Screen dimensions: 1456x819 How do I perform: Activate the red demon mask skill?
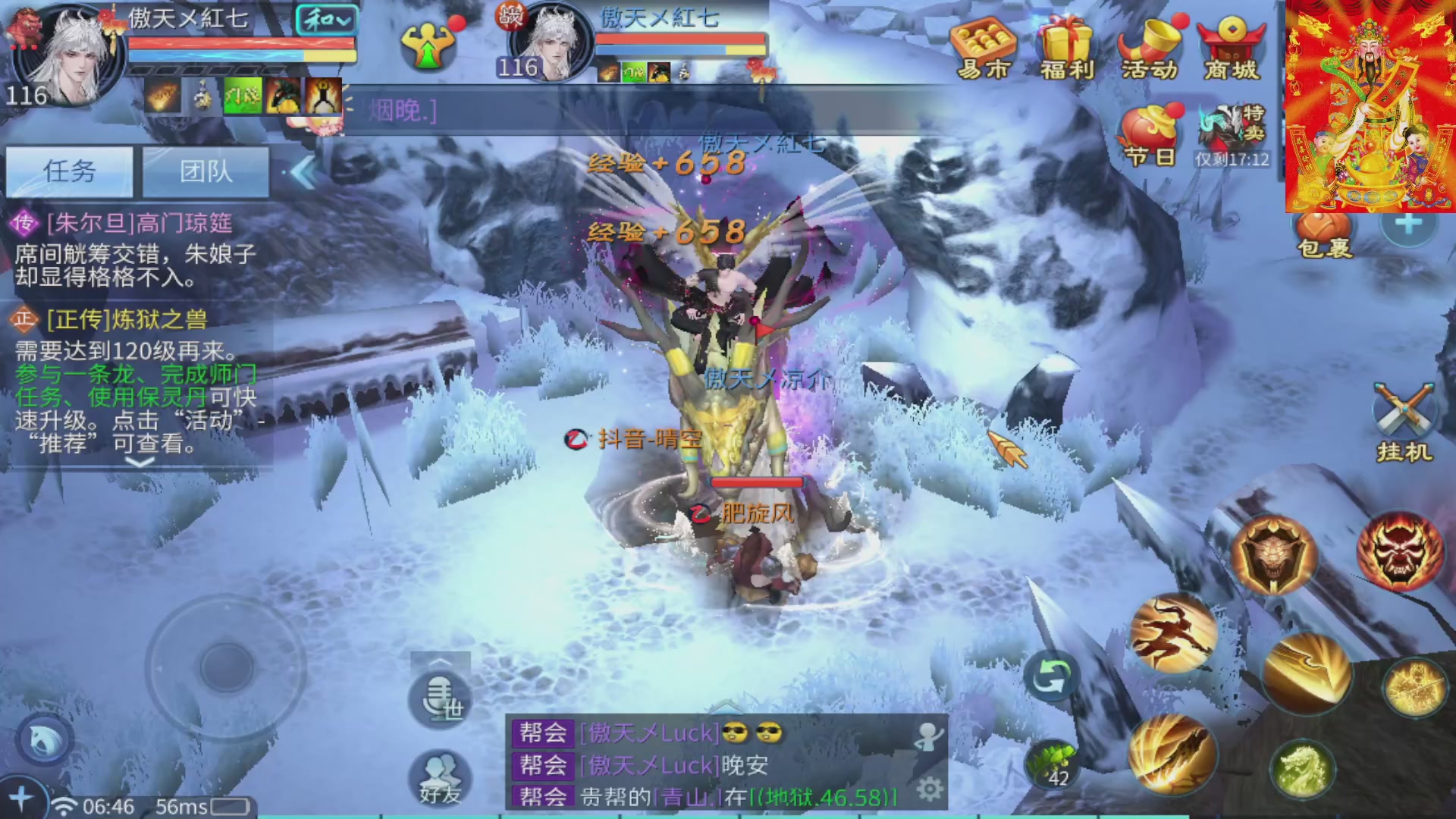coord(1399,551)
